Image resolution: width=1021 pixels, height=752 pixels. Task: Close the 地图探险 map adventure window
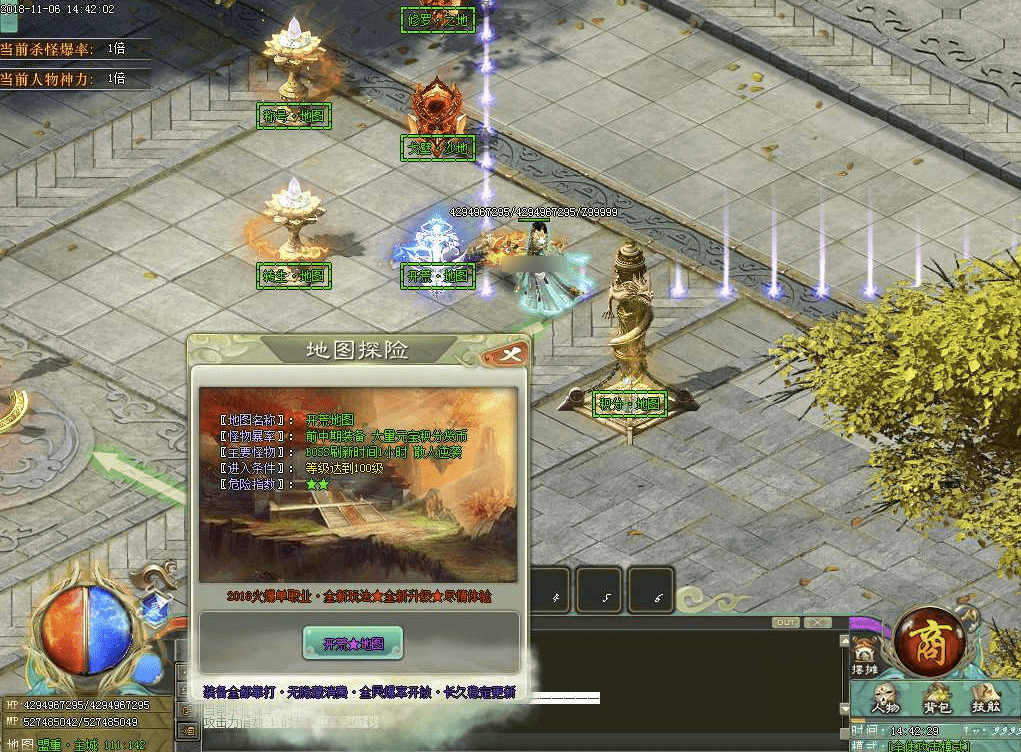(509, 354)
